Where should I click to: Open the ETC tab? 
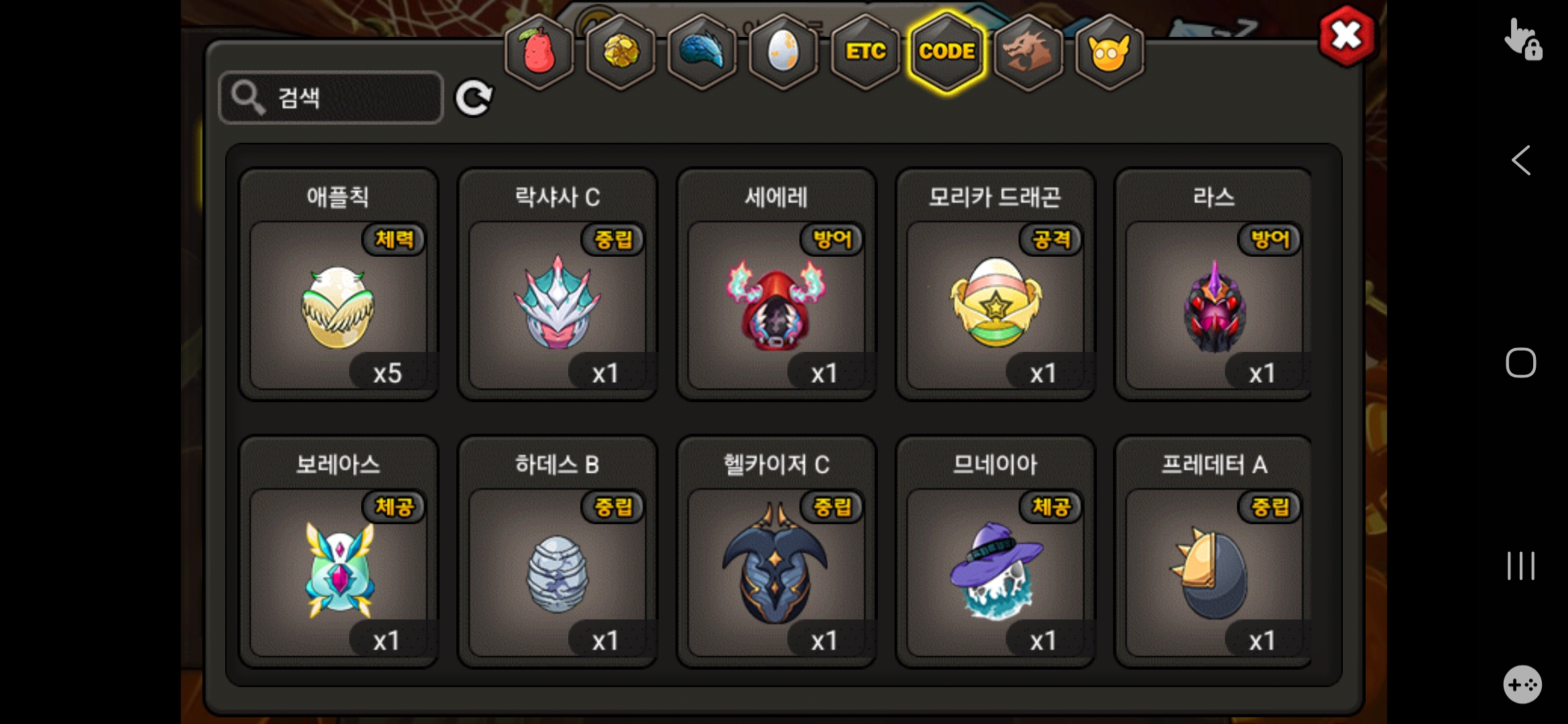[x=865, y=52]
